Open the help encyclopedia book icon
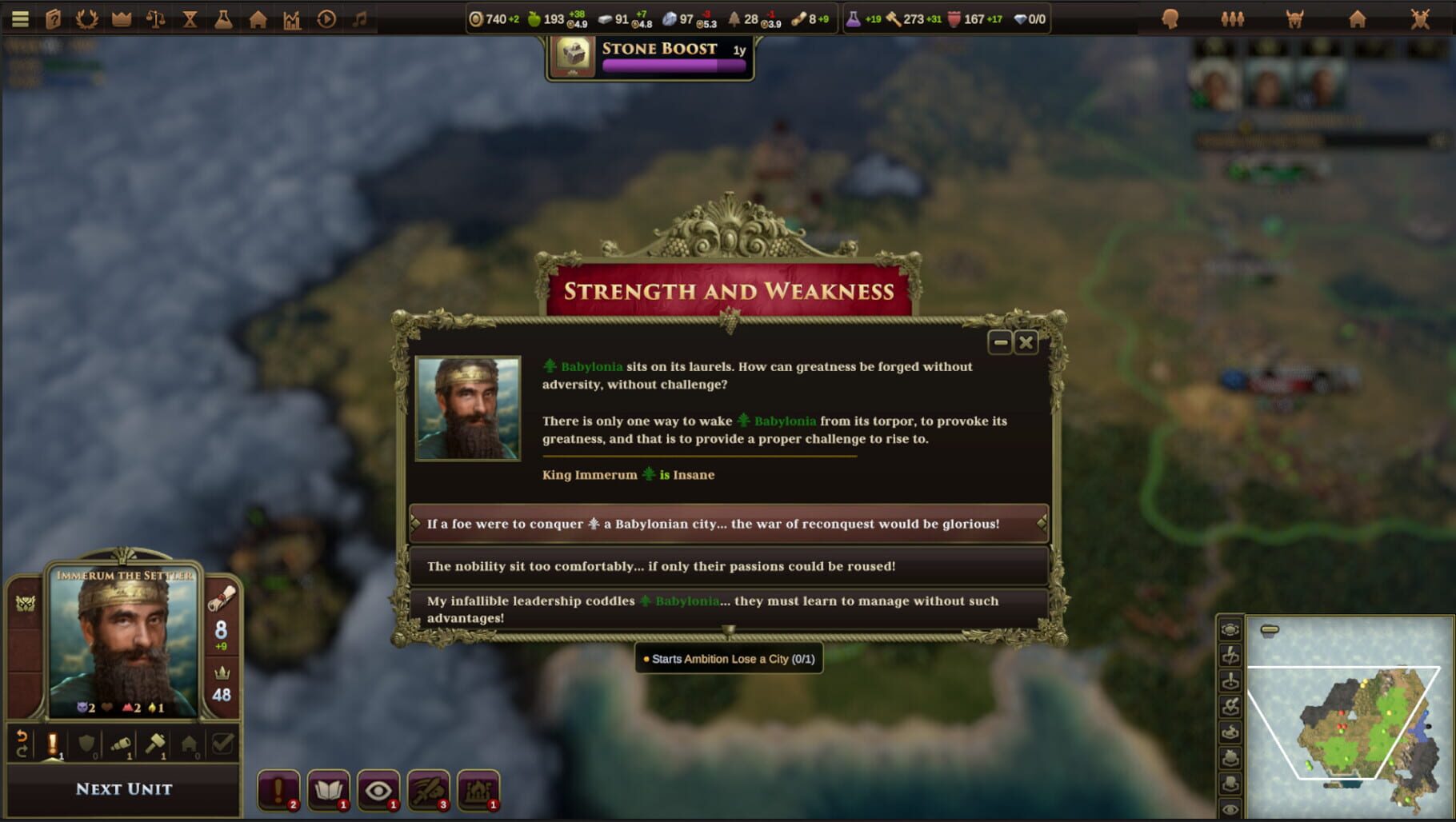 (52, 18)
